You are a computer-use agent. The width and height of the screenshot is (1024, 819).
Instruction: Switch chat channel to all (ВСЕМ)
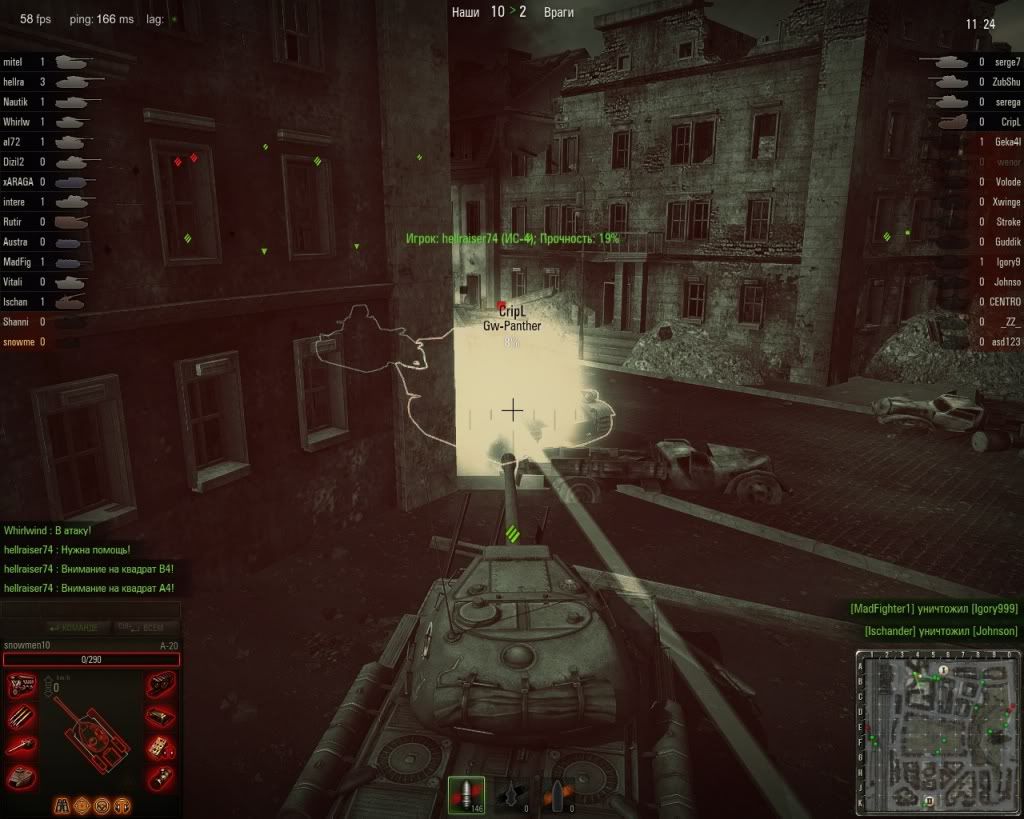(x=143, y=628)
